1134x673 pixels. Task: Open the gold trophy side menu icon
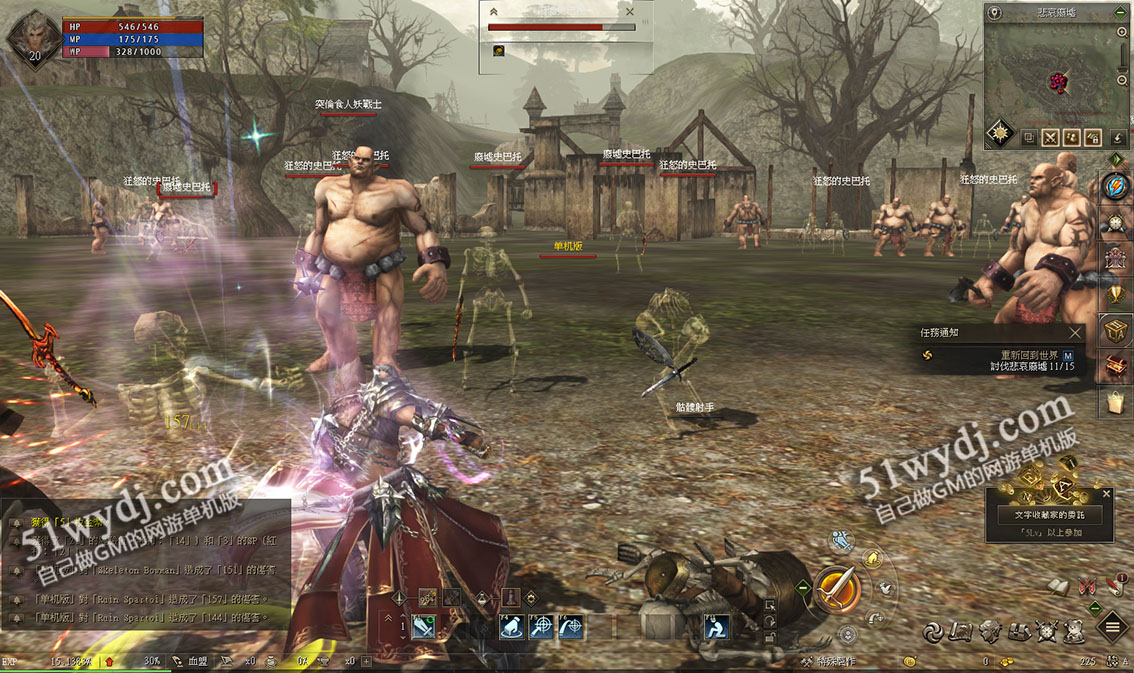click(x=1115, y=293)
